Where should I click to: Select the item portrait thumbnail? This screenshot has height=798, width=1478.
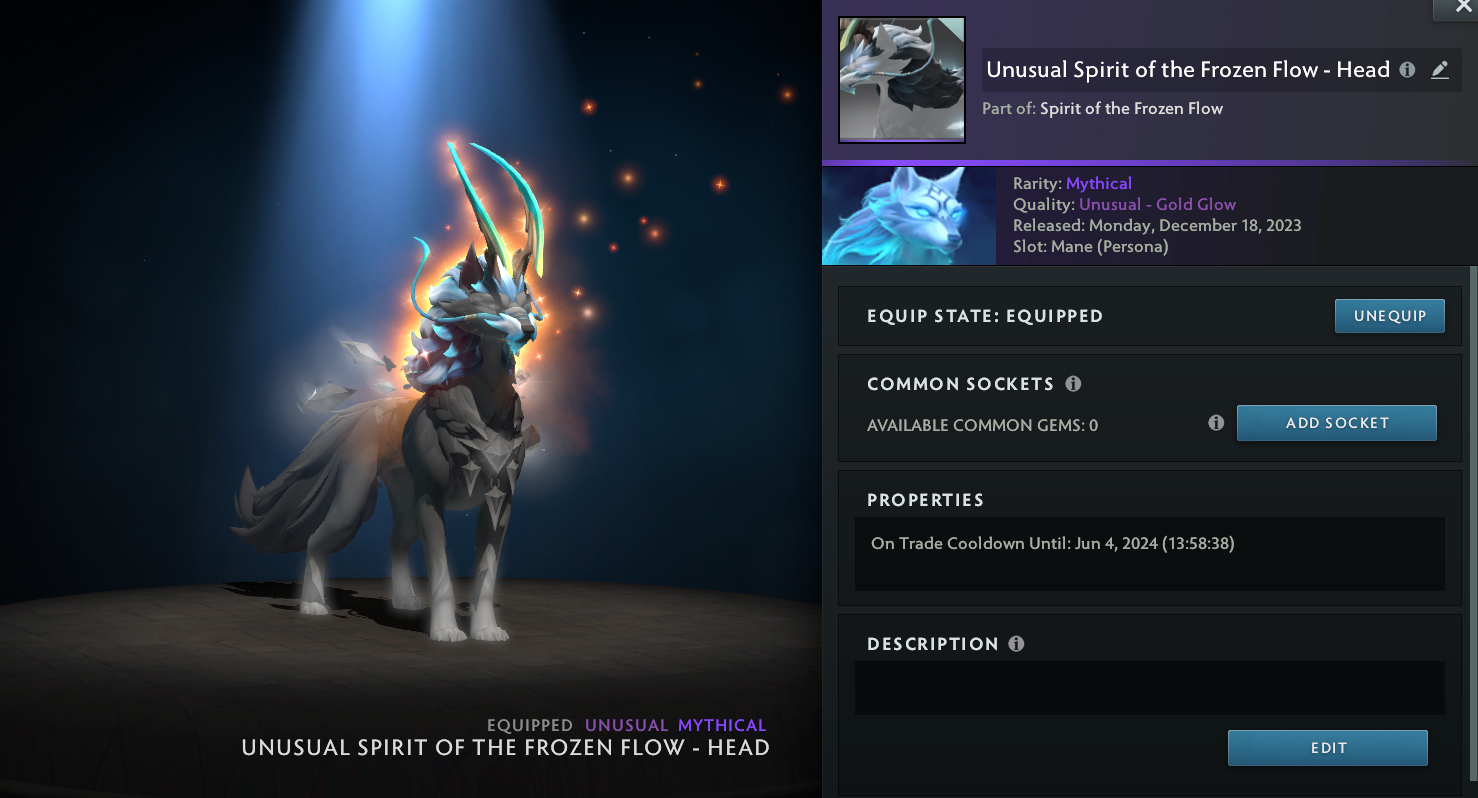901,79
